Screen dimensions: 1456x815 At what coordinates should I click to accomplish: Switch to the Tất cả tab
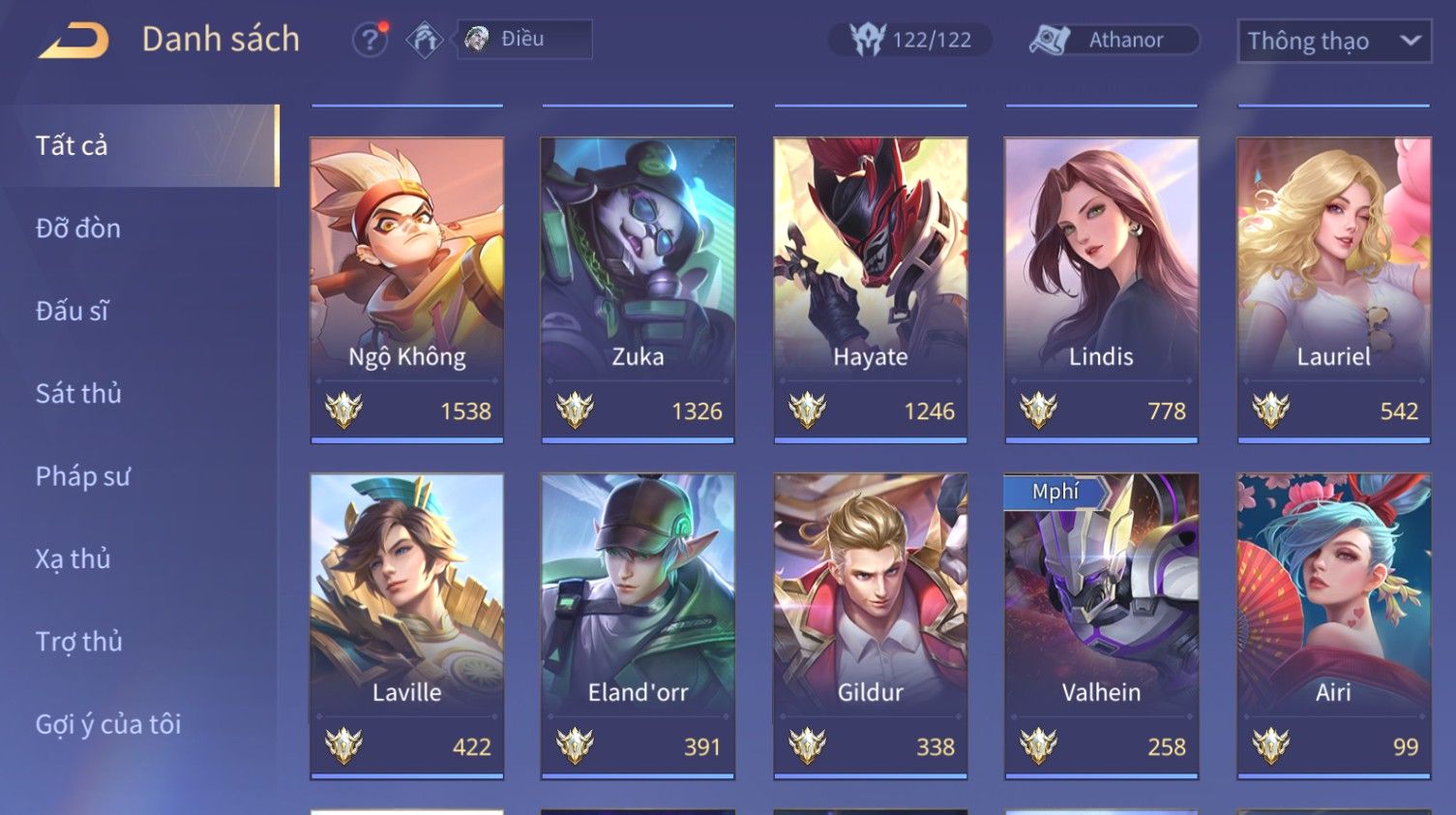point(139,145)
